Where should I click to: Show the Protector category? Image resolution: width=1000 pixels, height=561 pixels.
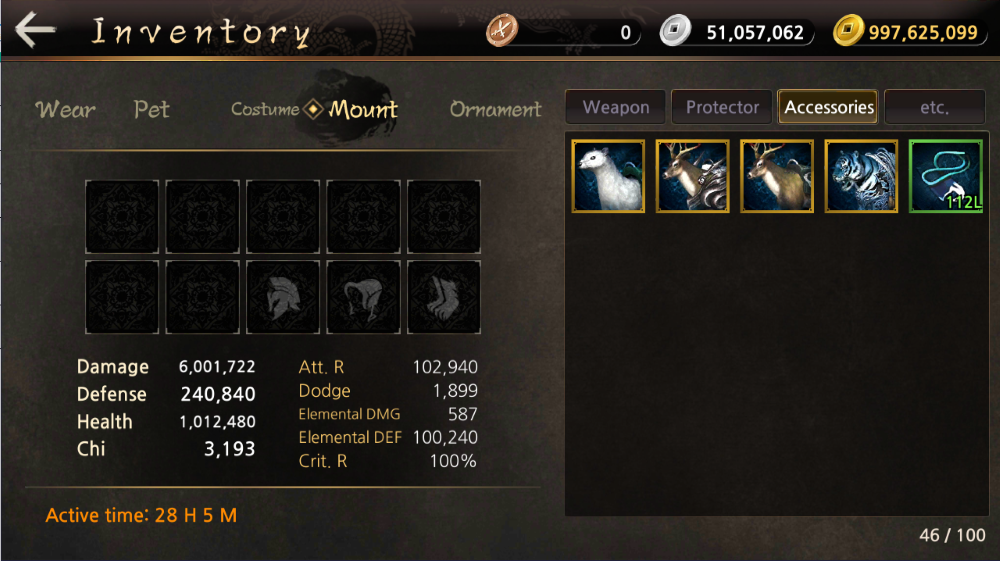pos(722,107)
